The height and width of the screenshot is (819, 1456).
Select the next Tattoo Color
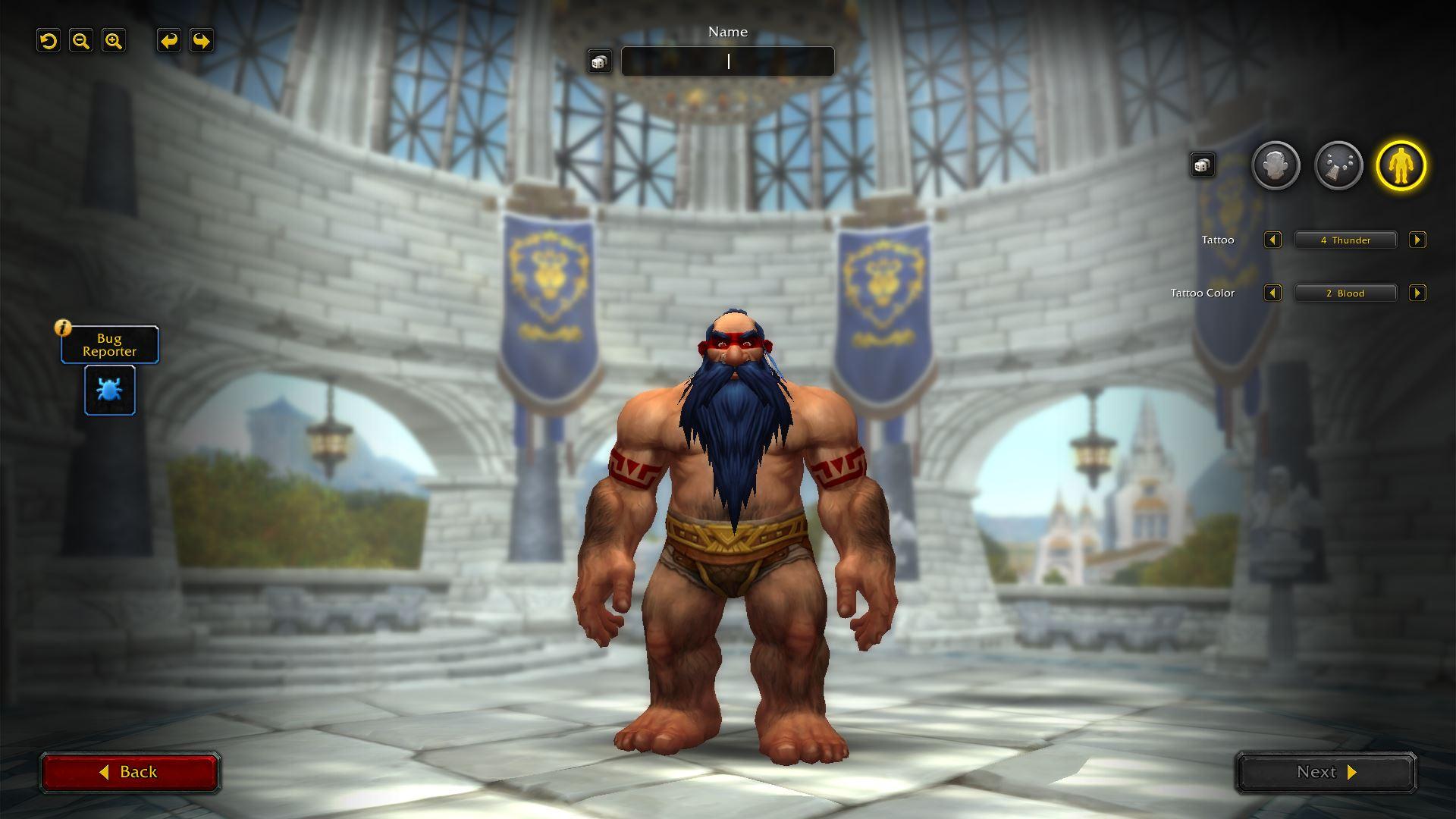point(1417,293)
